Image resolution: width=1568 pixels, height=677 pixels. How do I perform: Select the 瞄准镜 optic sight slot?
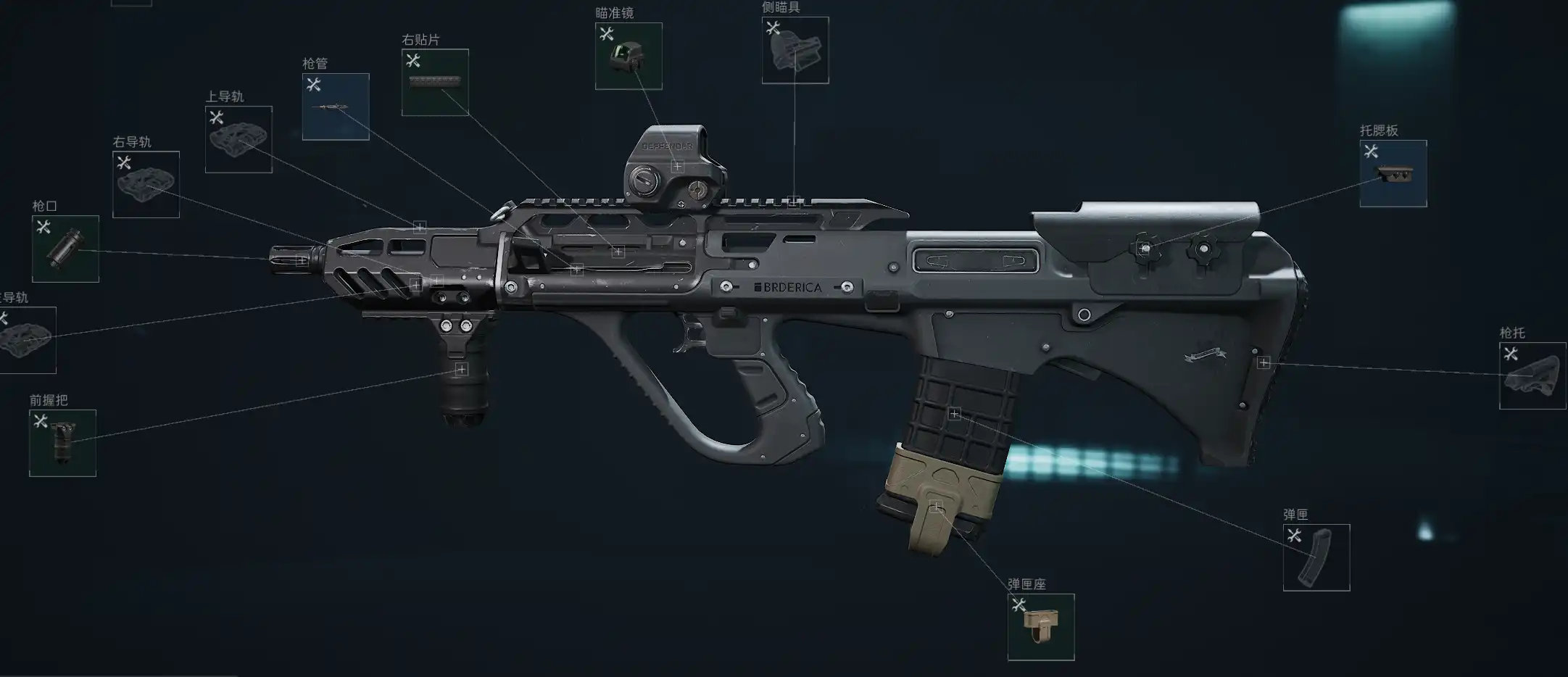pyautogui.click(x=629, y=56)
